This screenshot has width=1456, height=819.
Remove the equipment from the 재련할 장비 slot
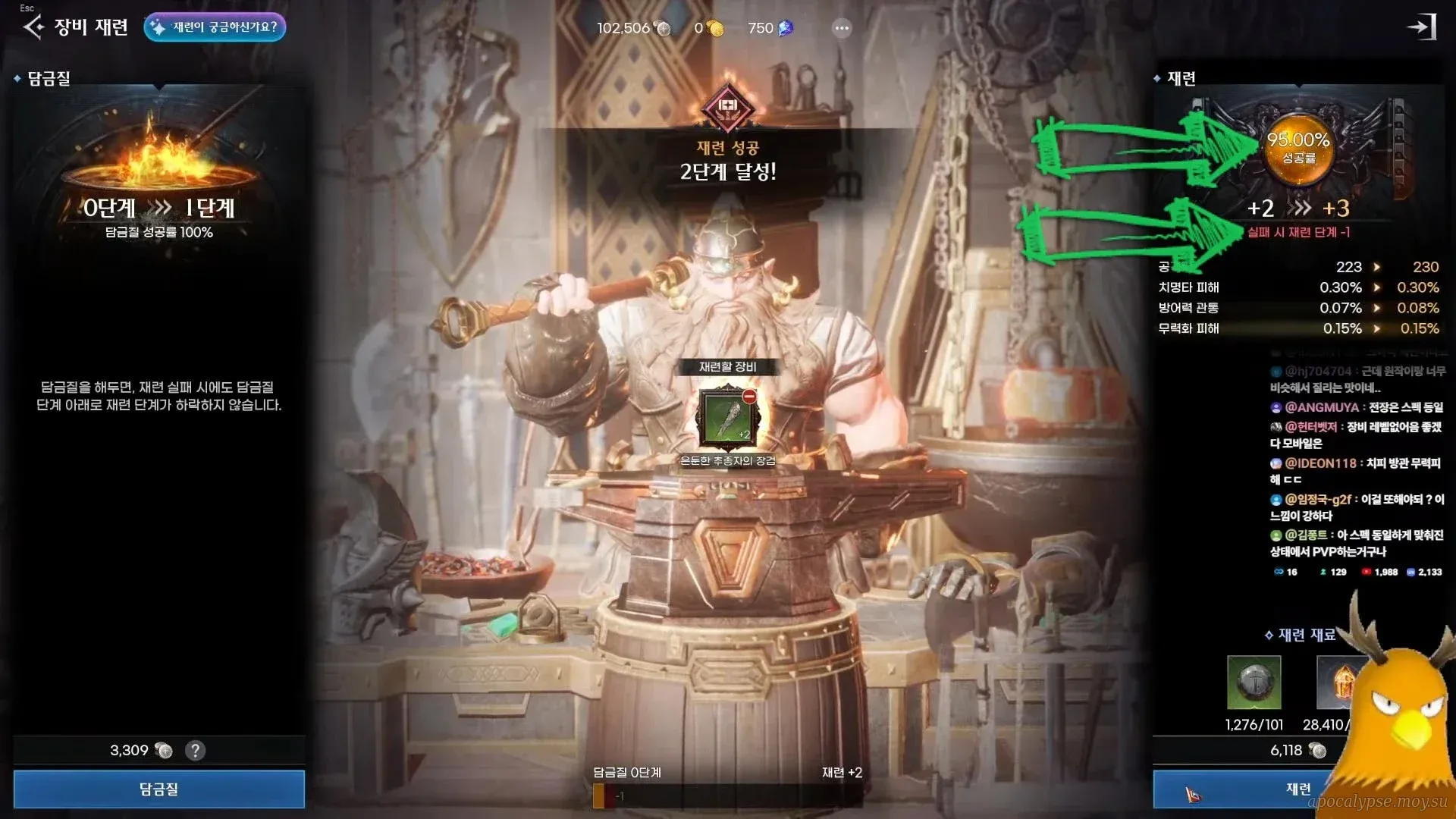click(749, 397)
